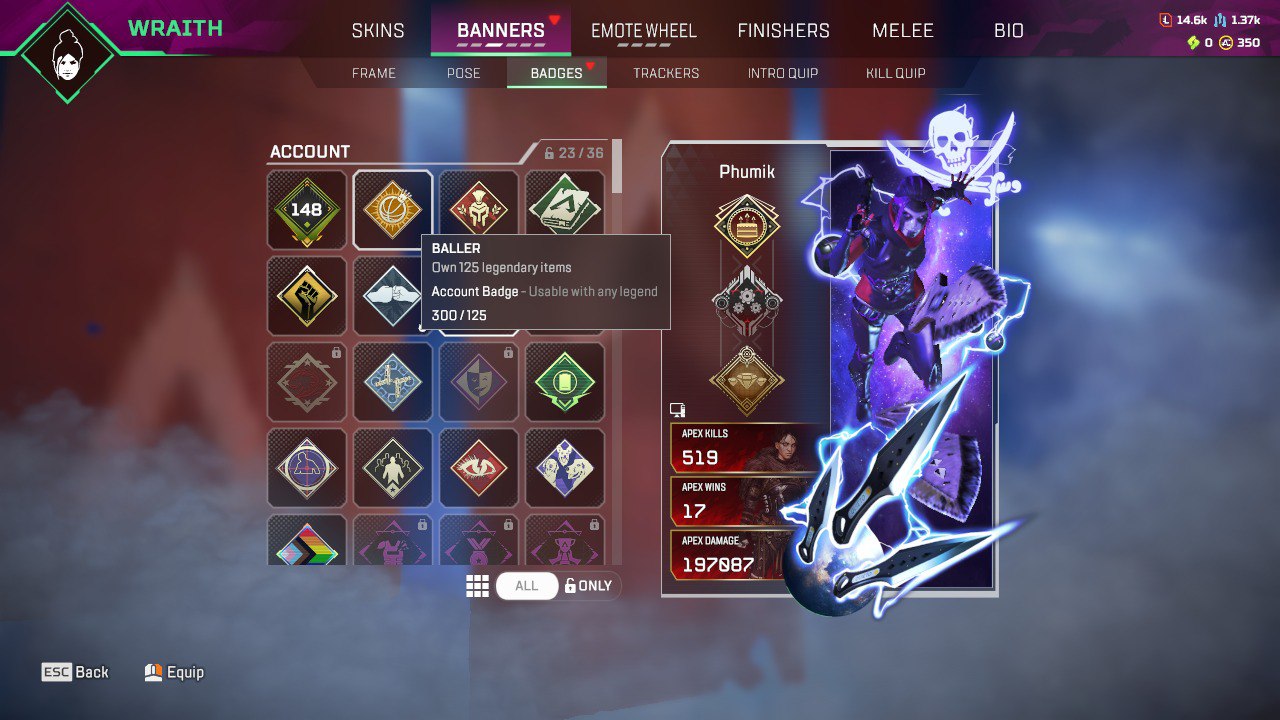Open the FINISHERS tab
This screenshot has height=720, width=1280.
pos(783,30)
